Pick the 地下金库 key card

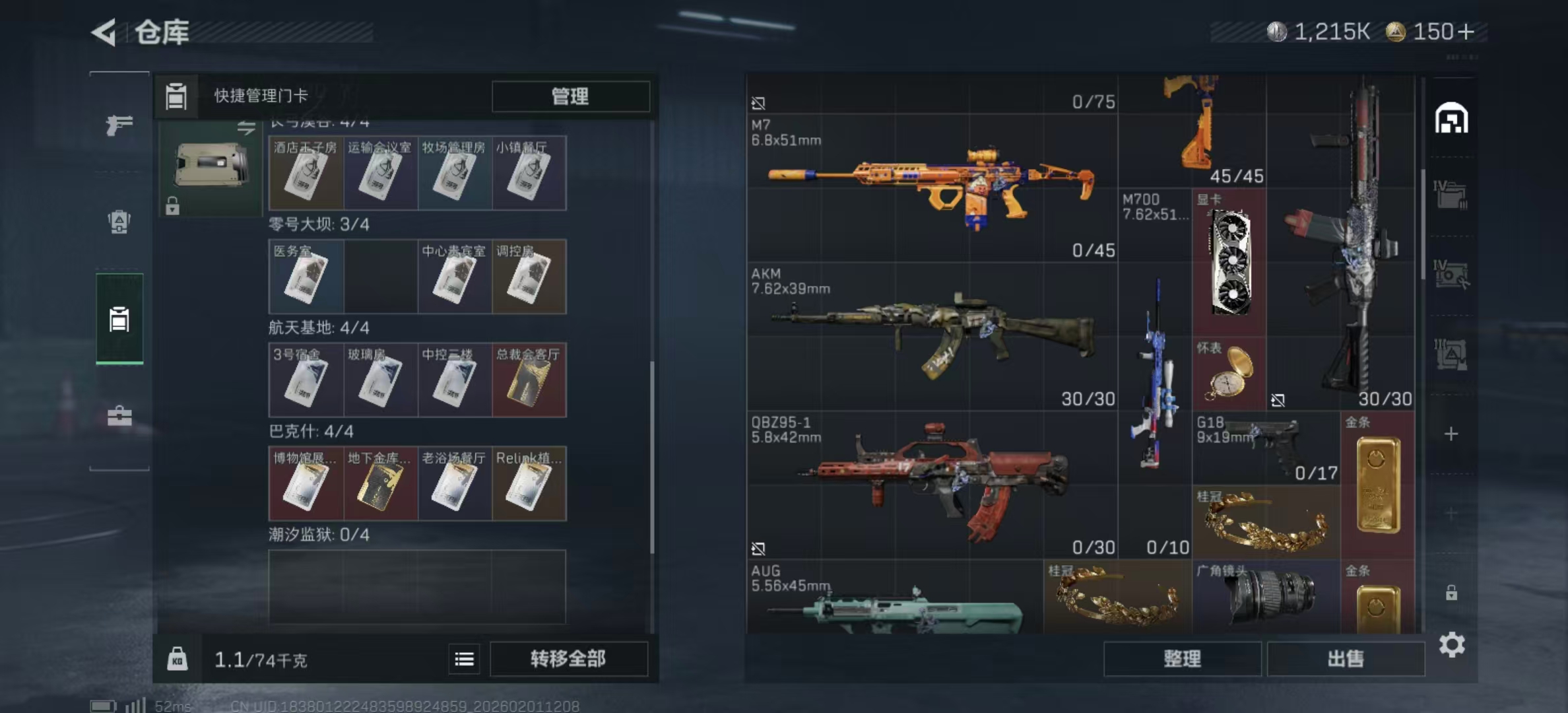[380, 484]
